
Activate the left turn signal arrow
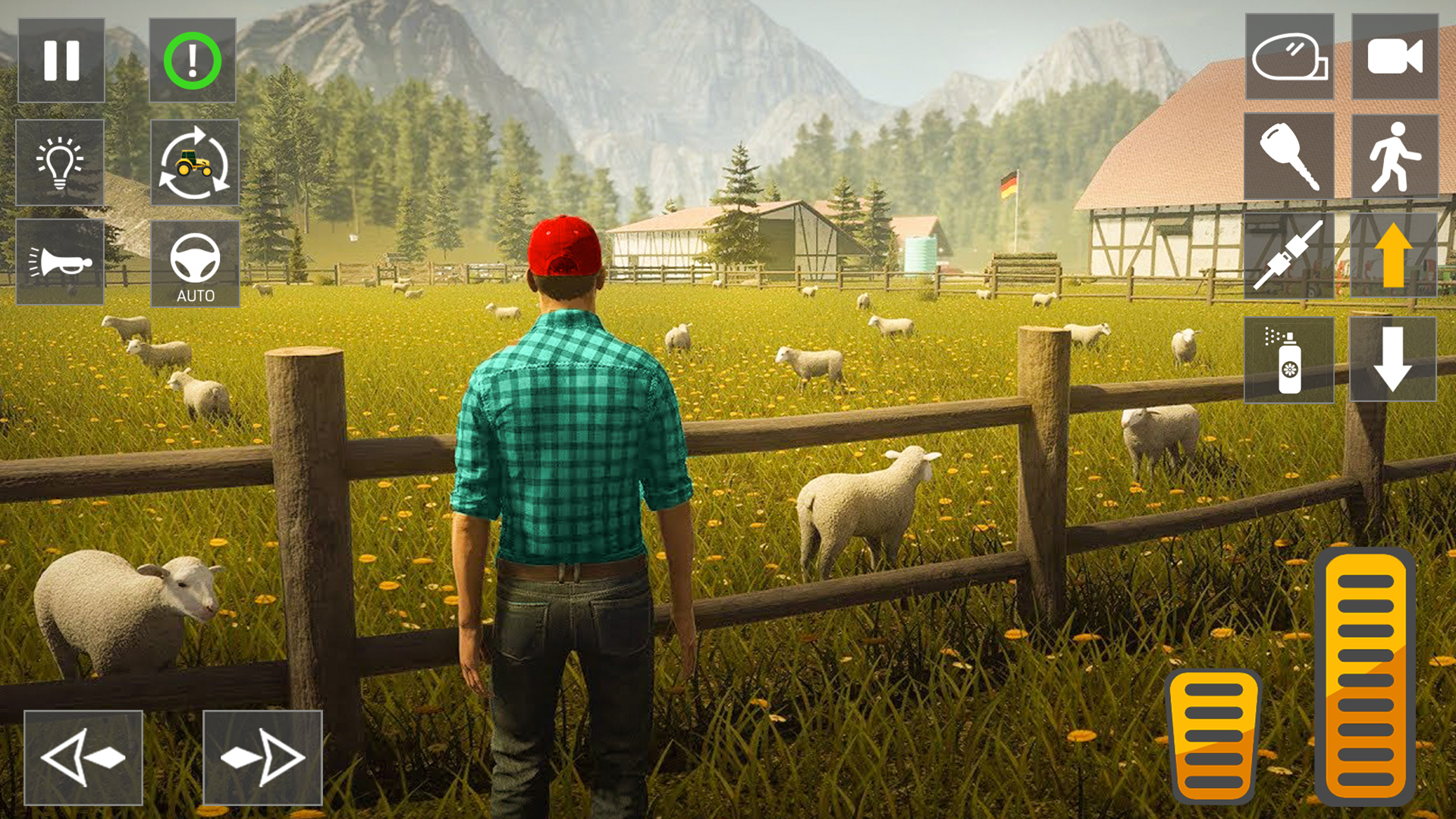point(83,756)
